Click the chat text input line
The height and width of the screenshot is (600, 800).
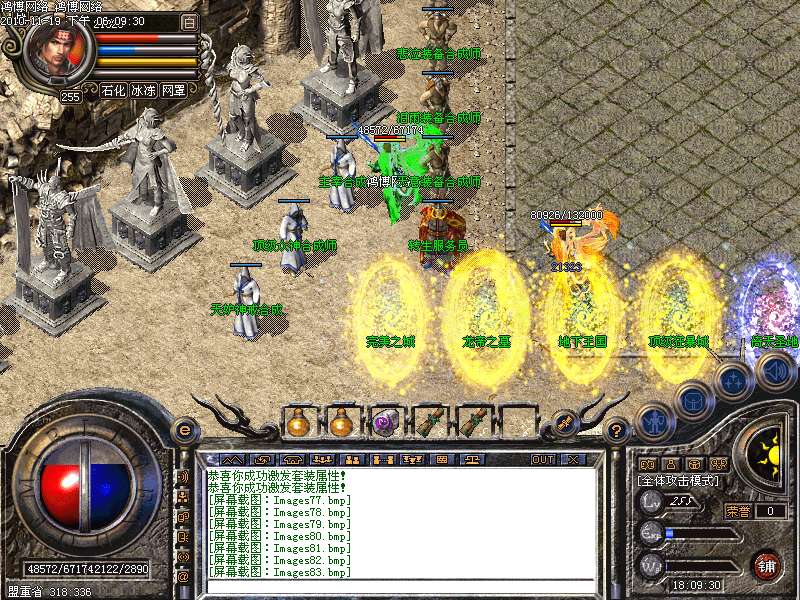(x=400, y=587)
